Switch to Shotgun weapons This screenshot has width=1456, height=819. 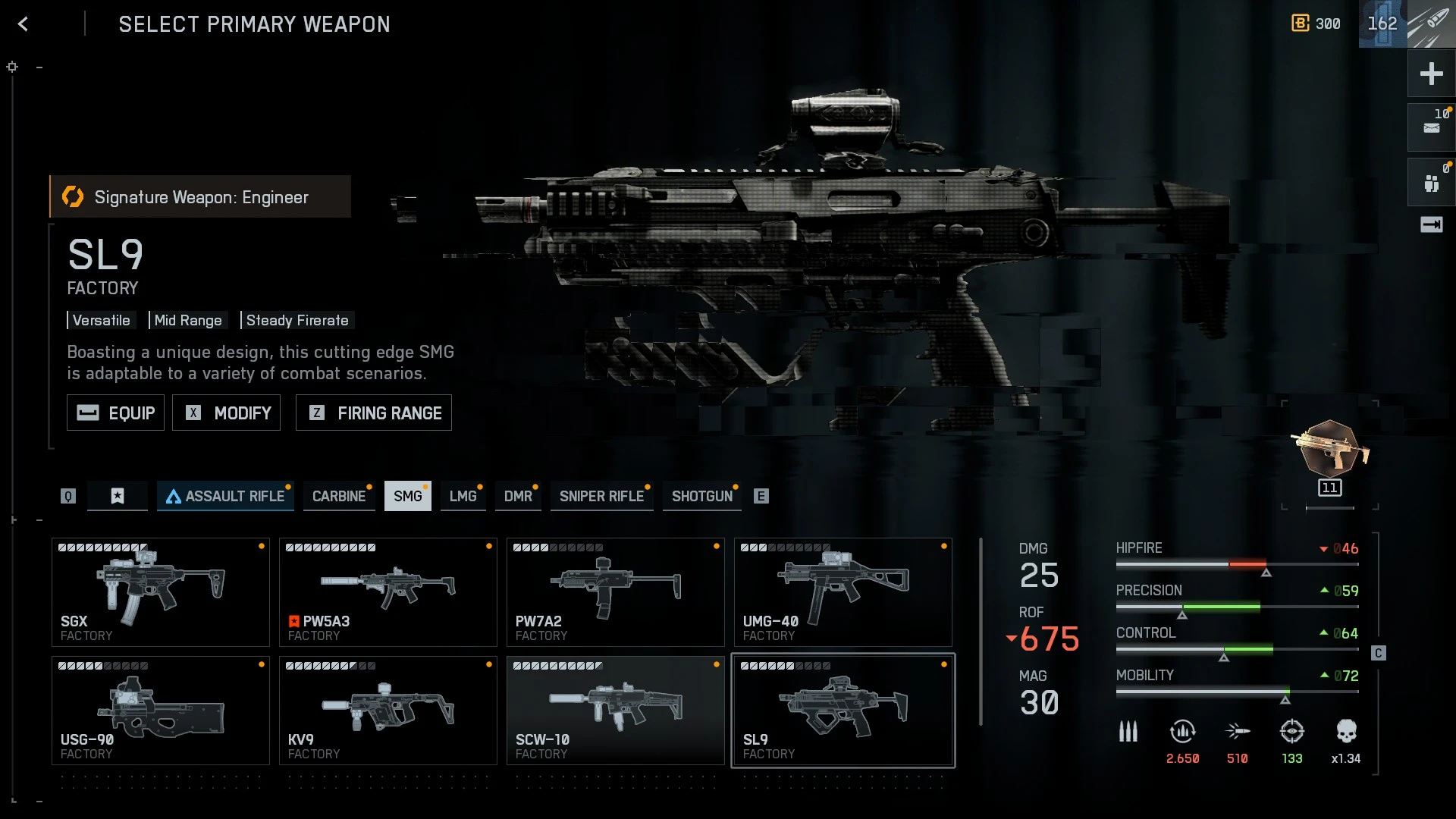(701, 496)
